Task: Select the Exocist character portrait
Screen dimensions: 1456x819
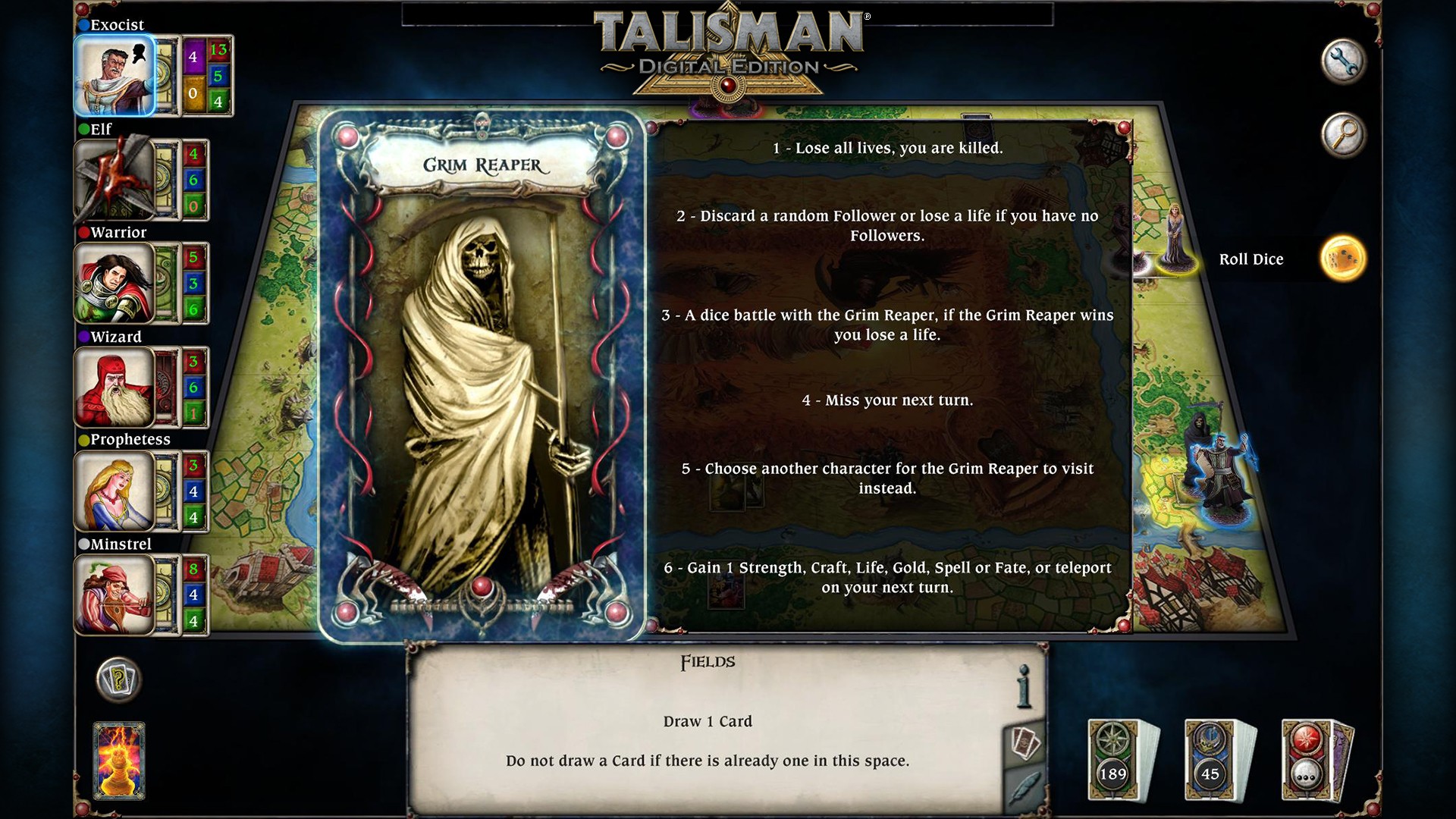Action: (115, 77)
